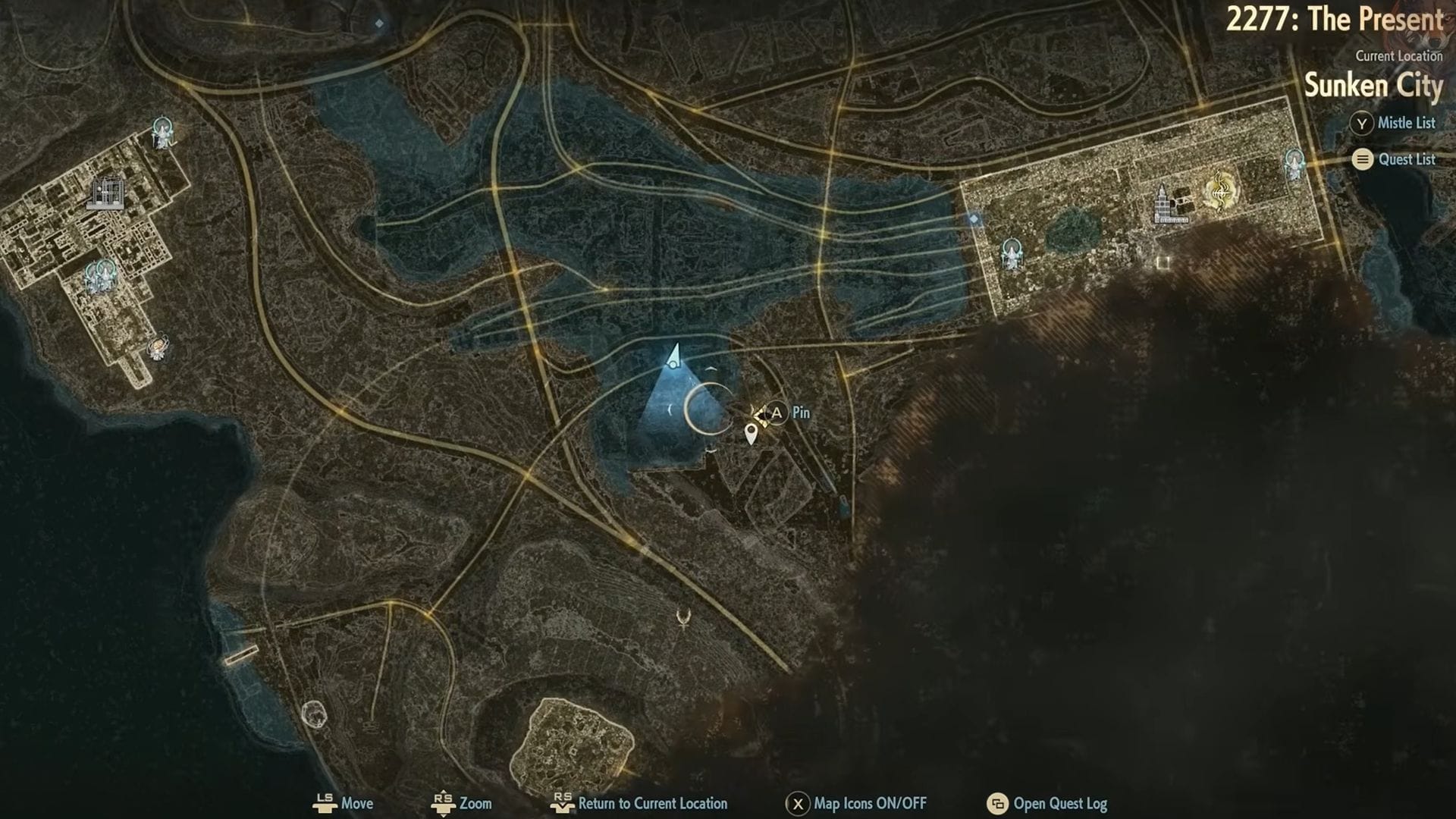Activate Return to Current Location

(564, 803)
